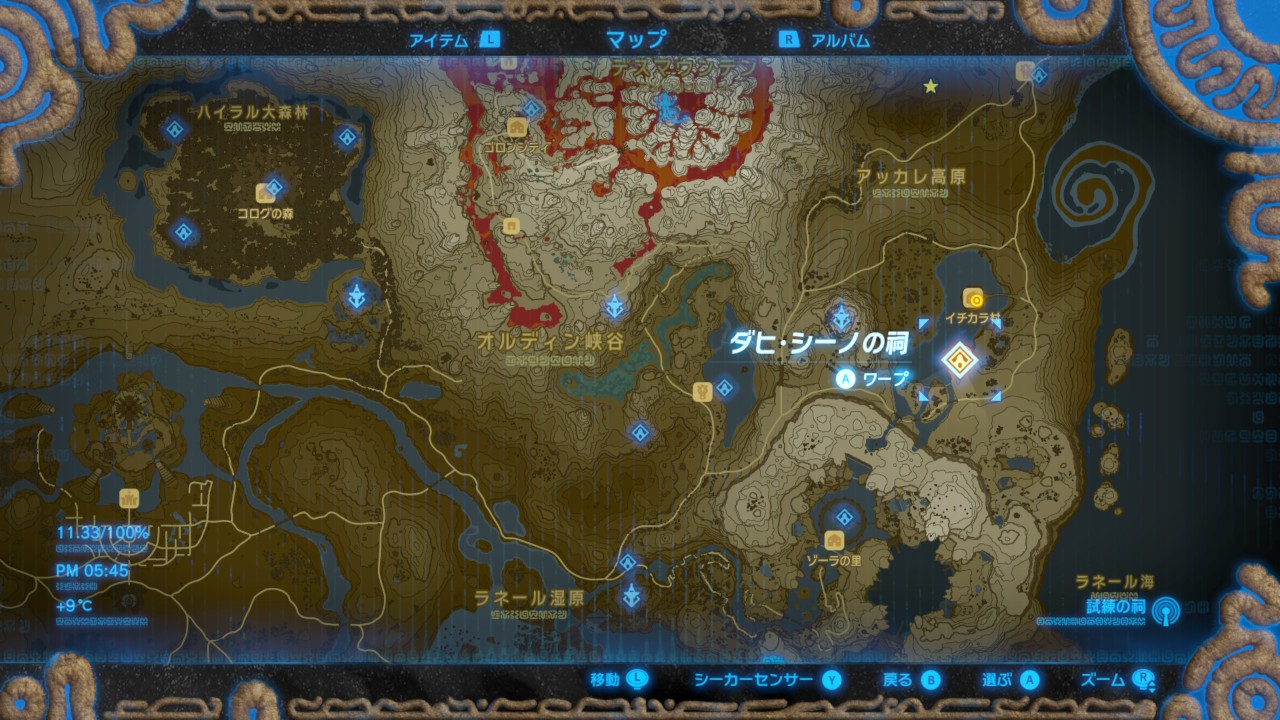Select the shrine icon in Lanayru Wetlands

[628, 562]
